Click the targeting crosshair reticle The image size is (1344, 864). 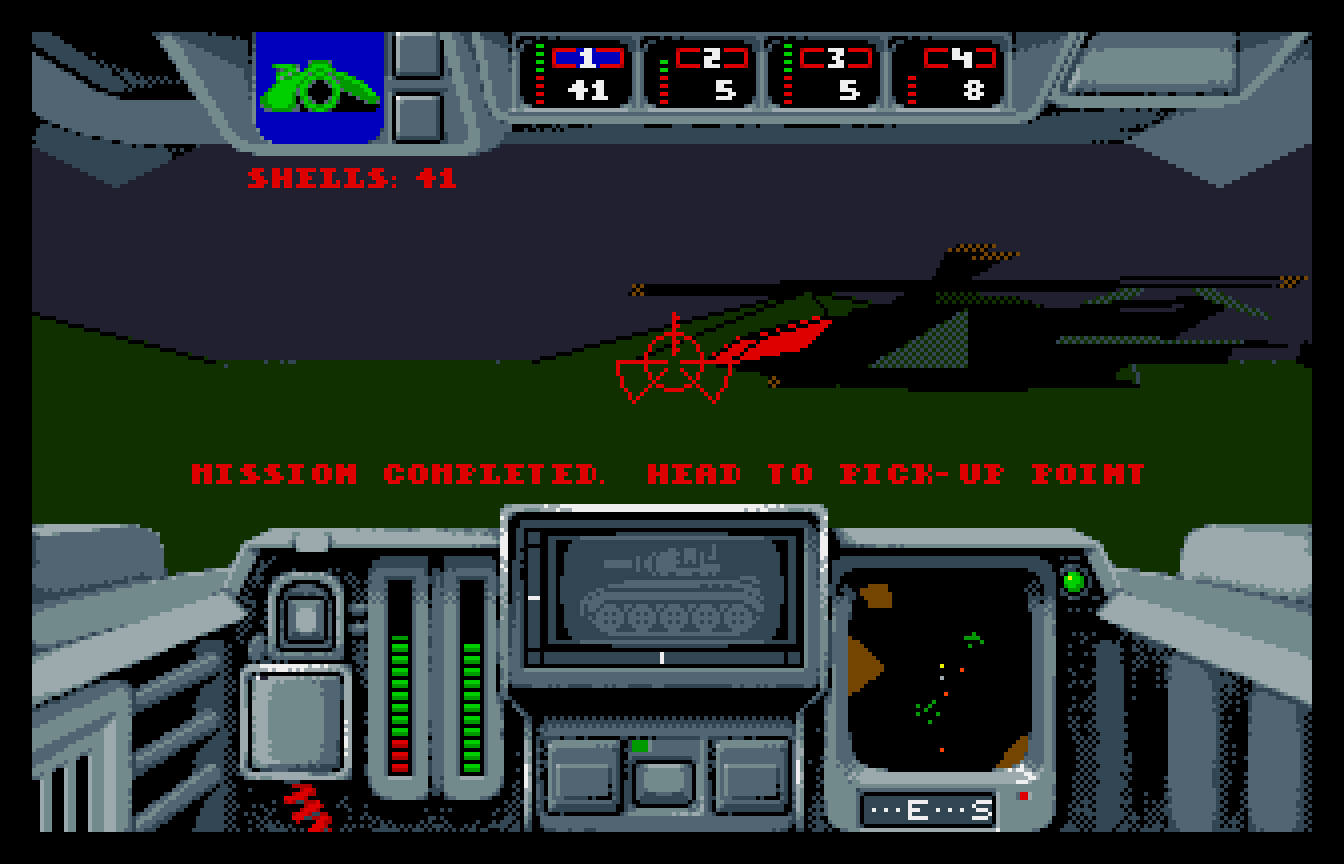pos(676,360)
